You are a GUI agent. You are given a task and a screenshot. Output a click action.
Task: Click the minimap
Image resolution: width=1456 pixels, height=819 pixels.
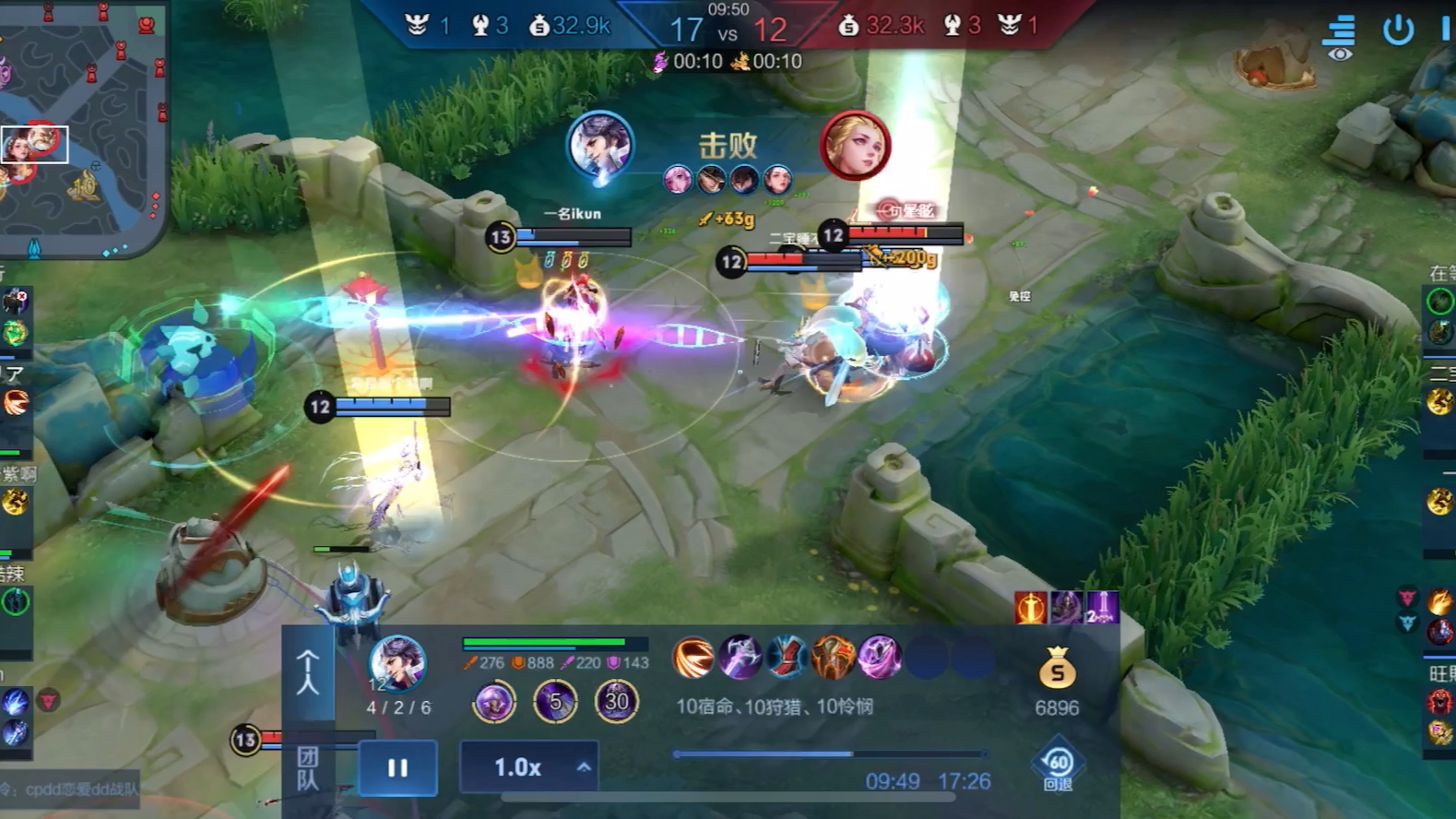click(83, 129)
